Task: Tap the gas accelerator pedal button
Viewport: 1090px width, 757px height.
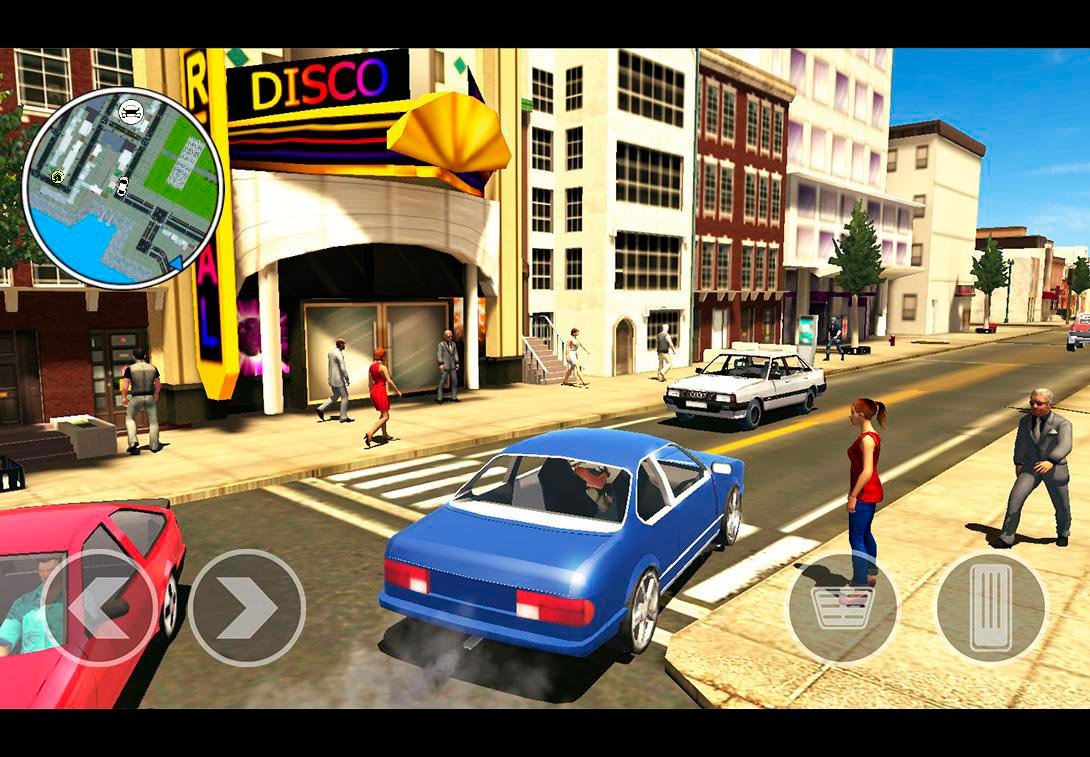Action: [x=991, y=607]
